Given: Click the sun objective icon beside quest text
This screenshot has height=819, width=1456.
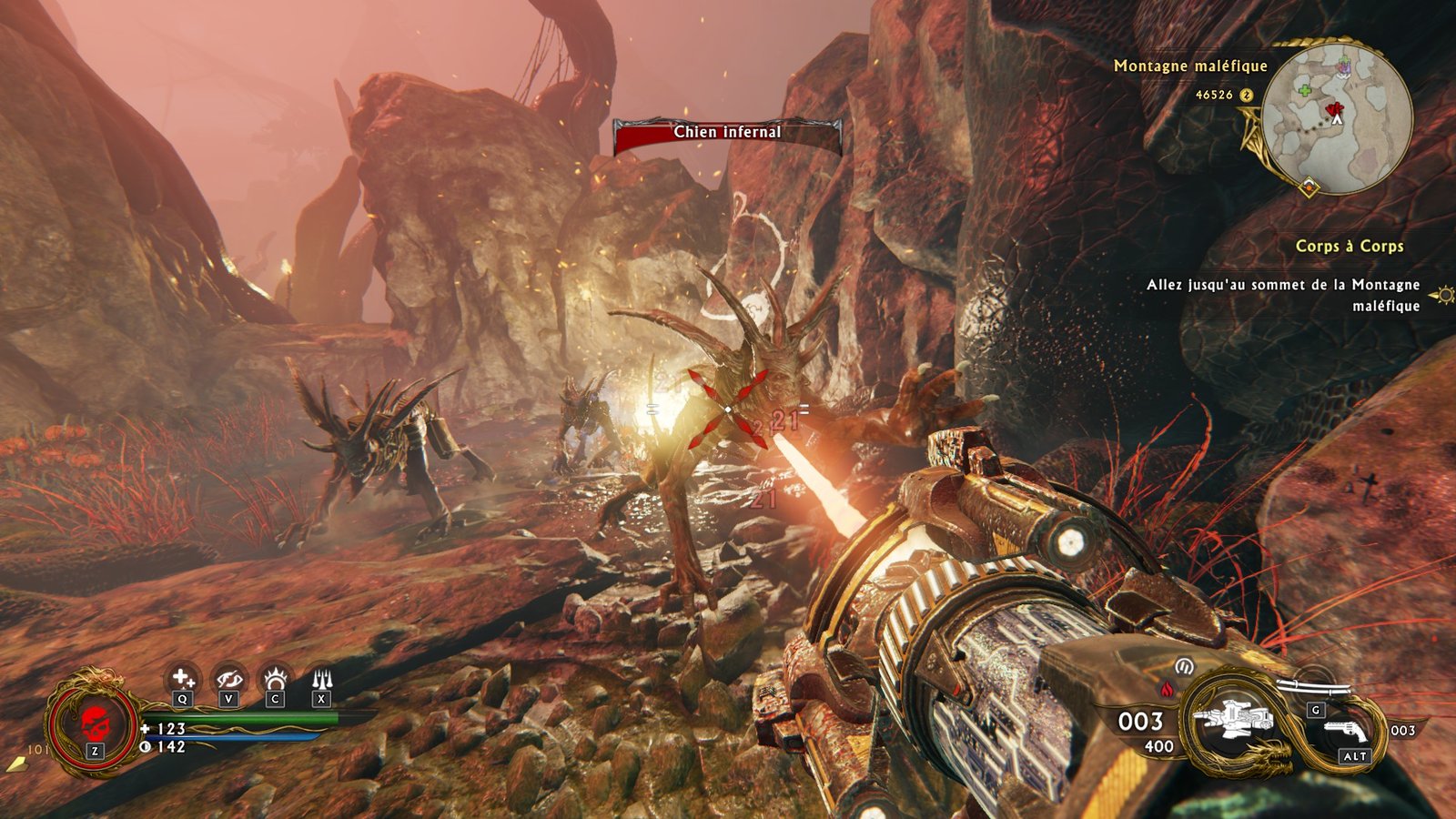Looking at the screenshot, I should click(1442, 295).
